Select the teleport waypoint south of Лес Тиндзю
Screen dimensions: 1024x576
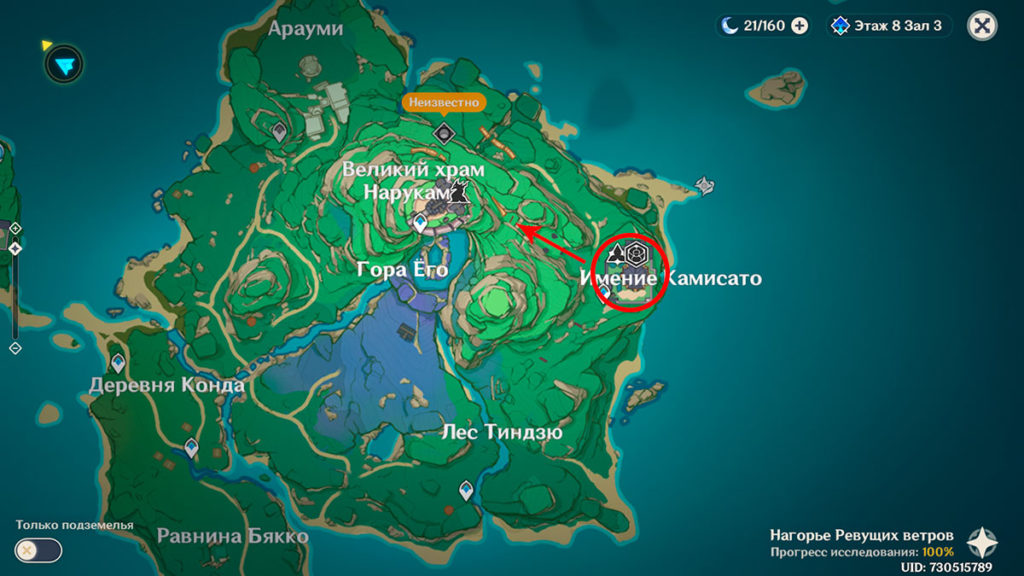(466, 490)
